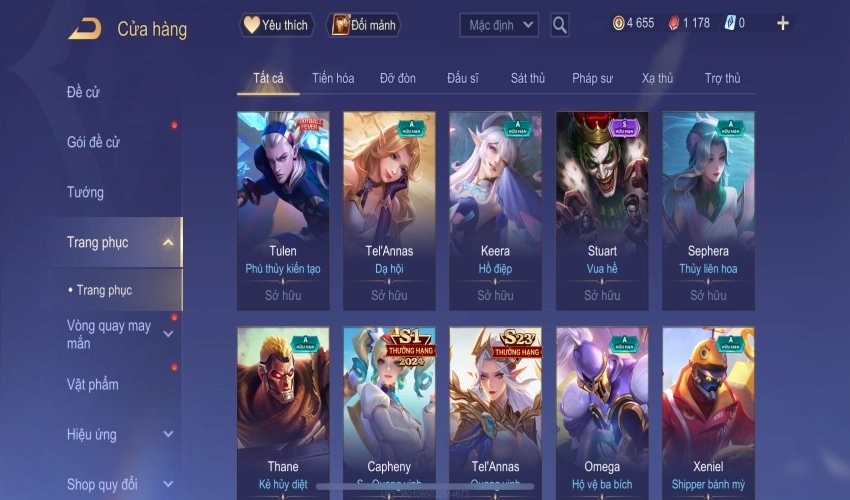Expand the Vòng quay may mắn menu
This screenshot has width=850, height=500.
[168, 334]
